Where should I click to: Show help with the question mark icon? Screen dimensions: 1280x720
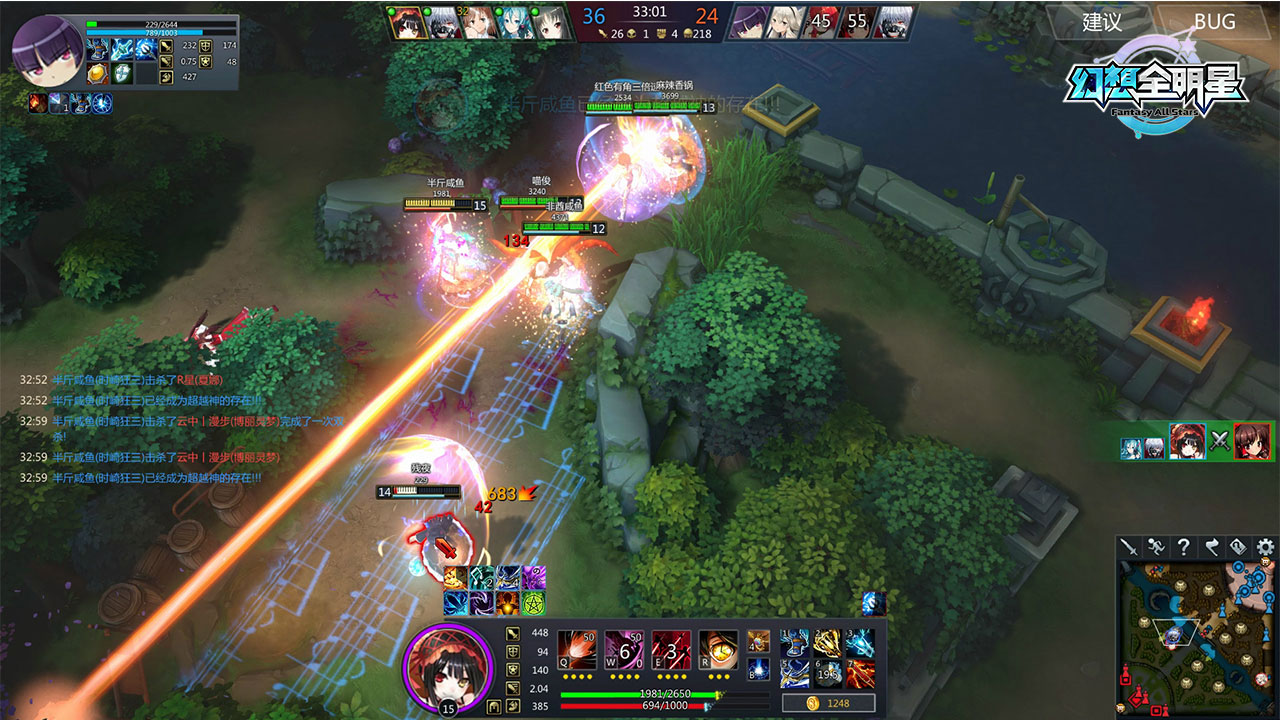[x=1183, y=547]
